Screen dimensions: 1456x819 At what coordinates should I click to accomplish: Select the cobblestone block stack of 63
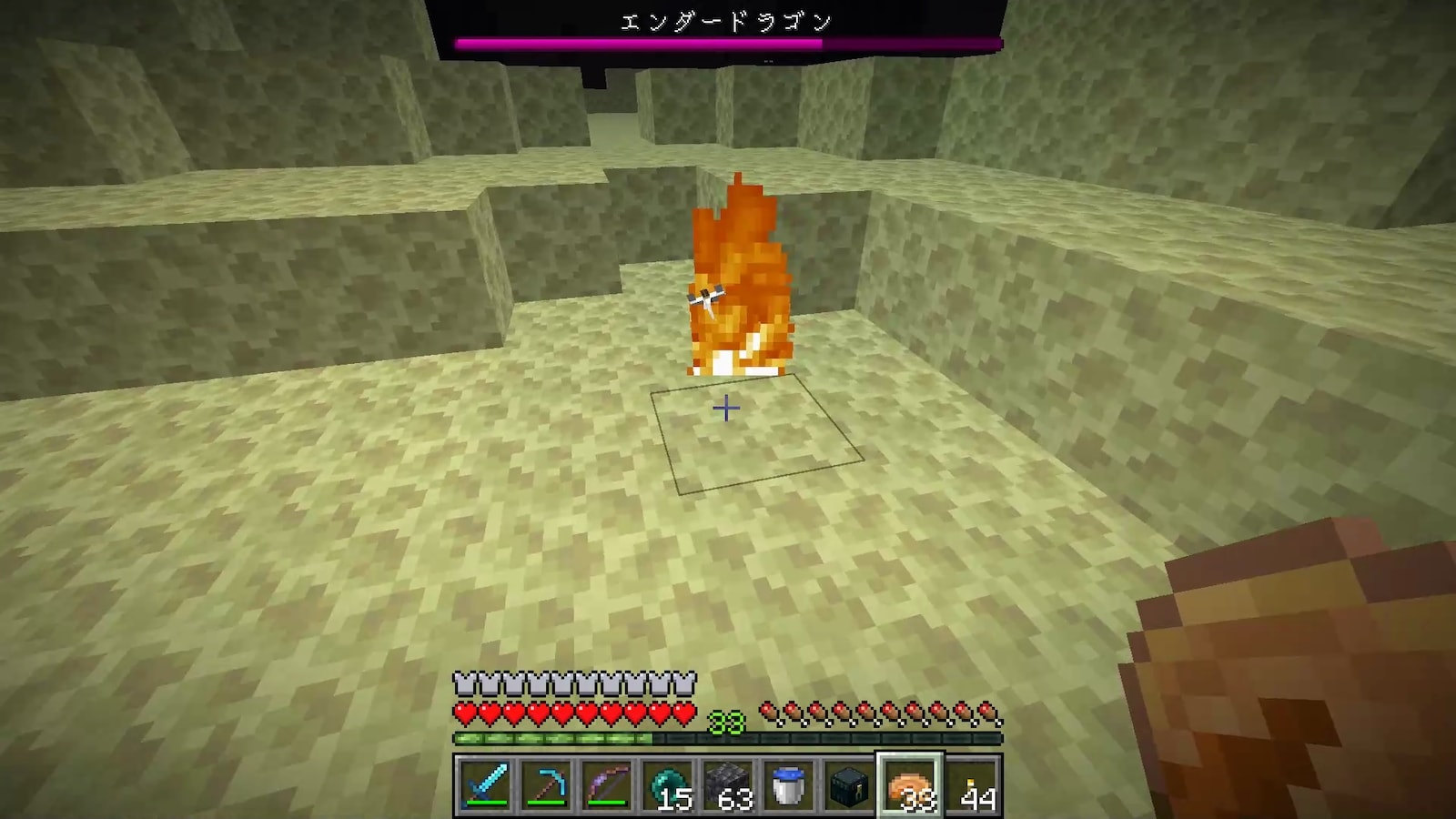pyautogui.click(x=727, y=784)
